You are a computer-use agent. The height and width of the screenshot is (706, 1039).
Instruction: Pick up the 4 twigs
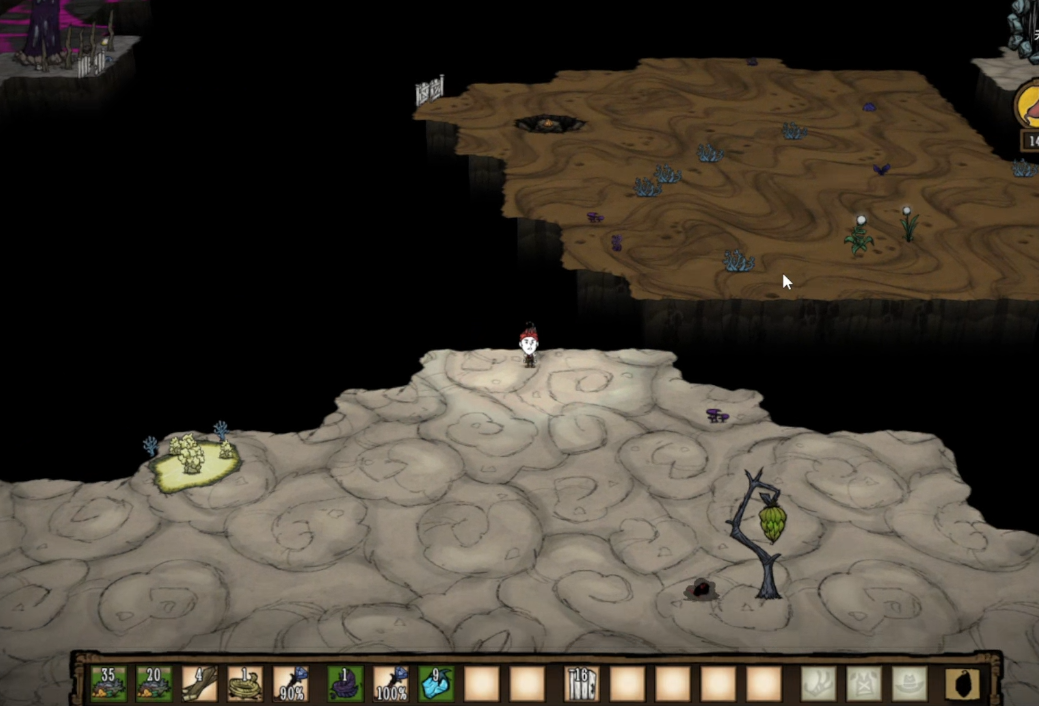(199, 683)
